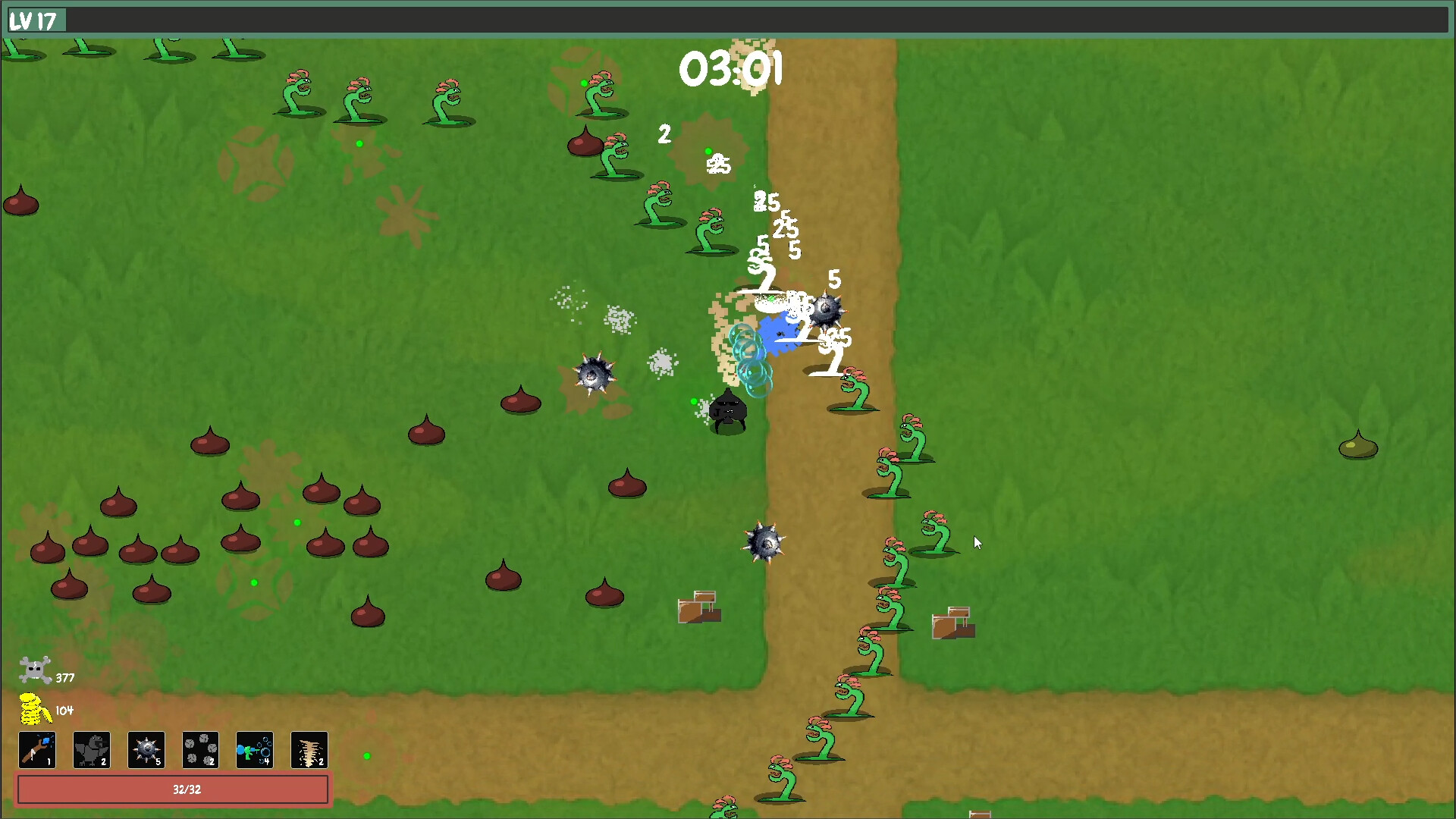Image resolution: width=1456 pixels, height=819 pixels.
Task: Select the bubble gun weapon in slot 5
Action: (x=255, y=750)
